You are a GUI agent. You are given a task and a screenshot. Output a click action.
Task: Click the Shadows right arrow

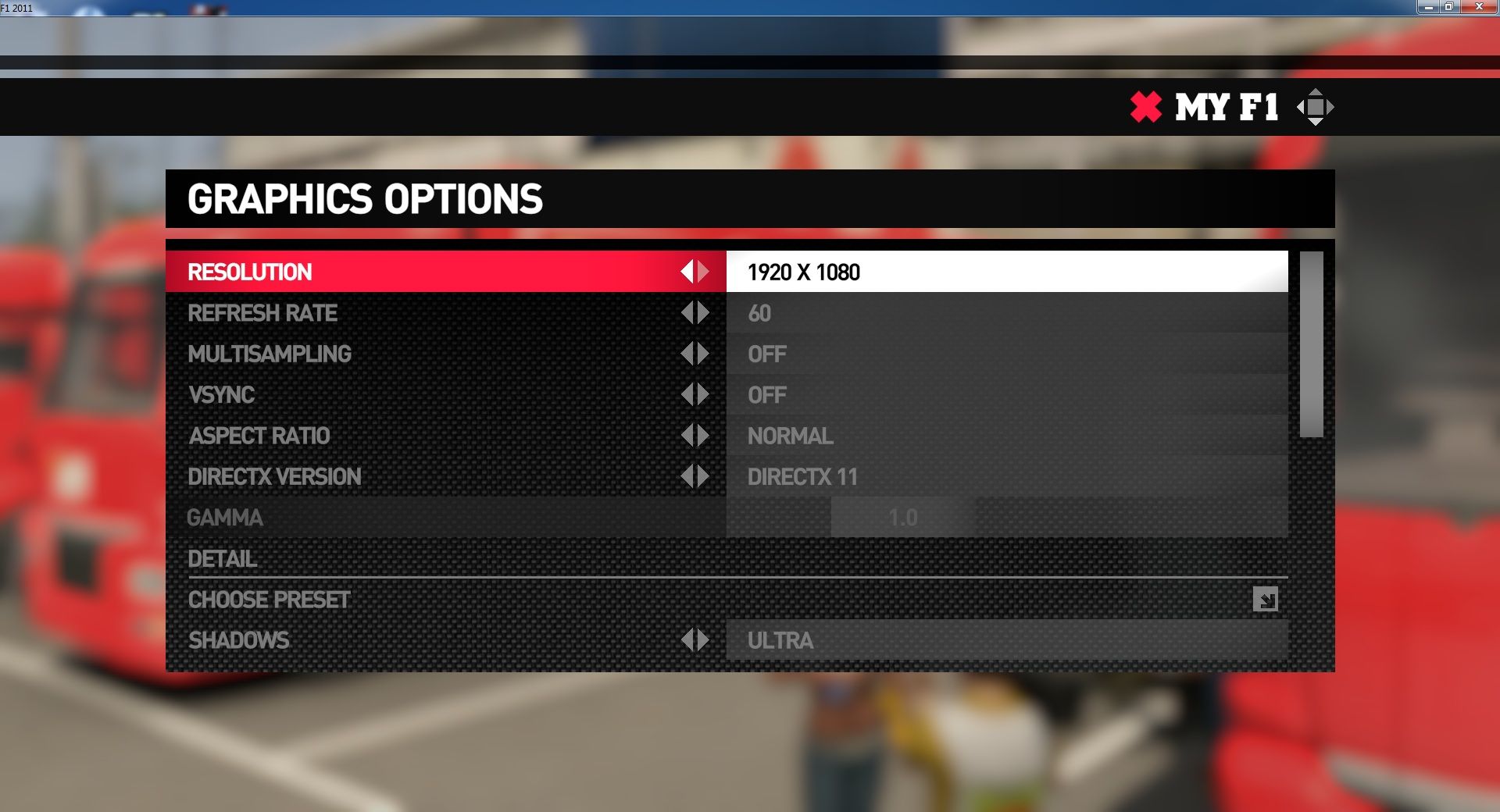[x=704, y=640]
